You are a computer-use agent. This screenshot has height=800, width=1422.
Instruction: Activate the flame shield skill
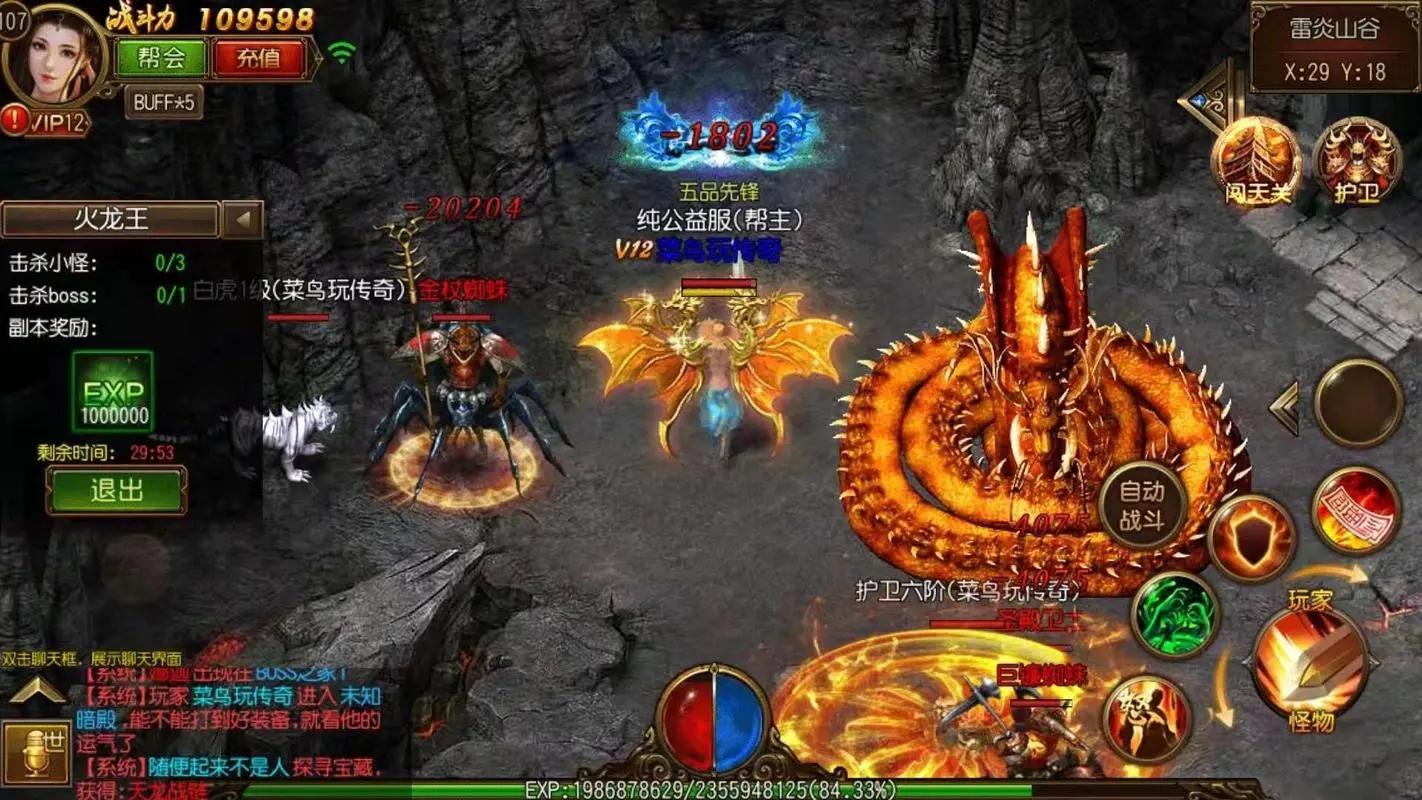click(x=1251, y=538)
